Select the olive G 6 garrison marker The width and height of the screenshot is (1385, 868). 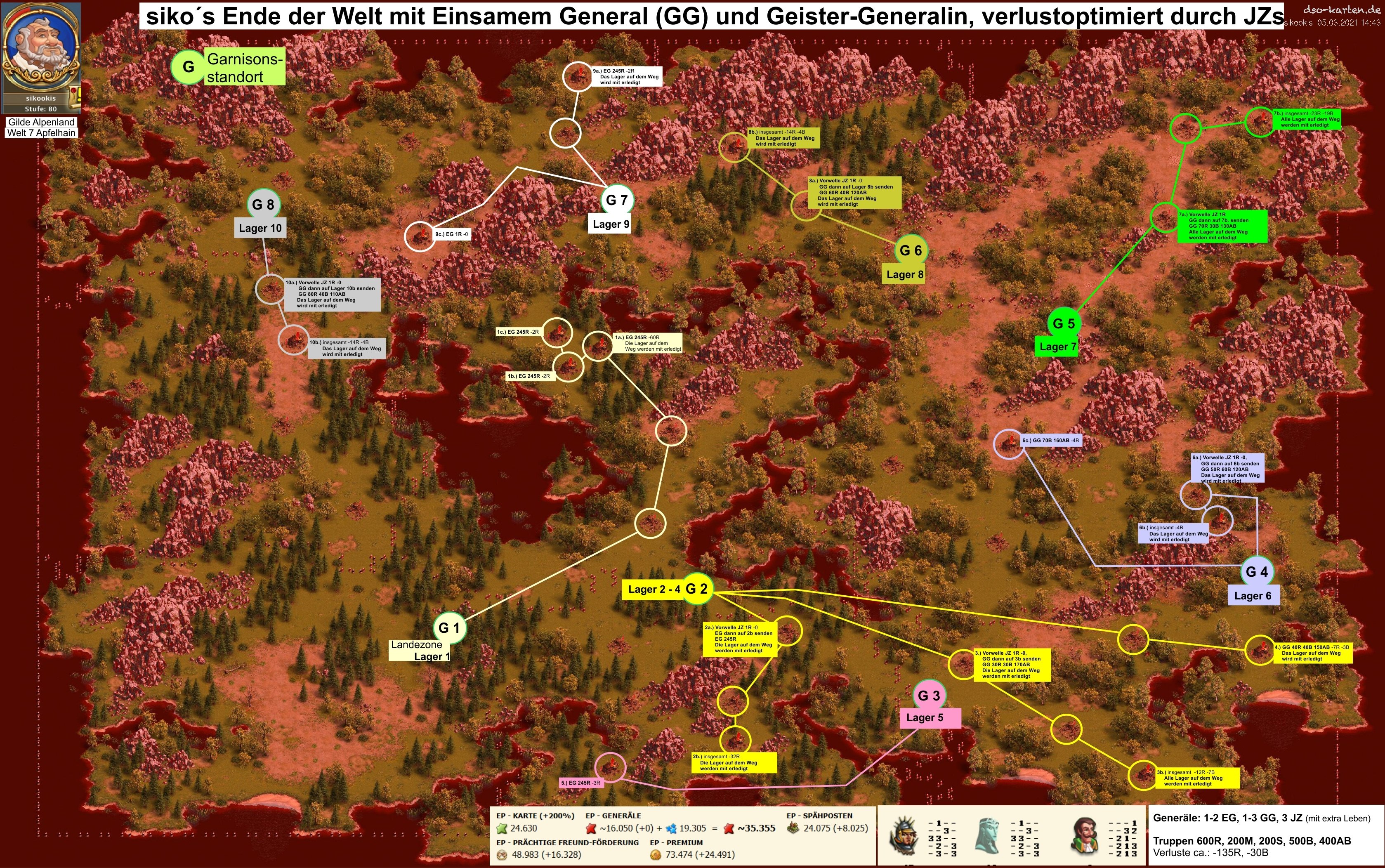(910, 250)
